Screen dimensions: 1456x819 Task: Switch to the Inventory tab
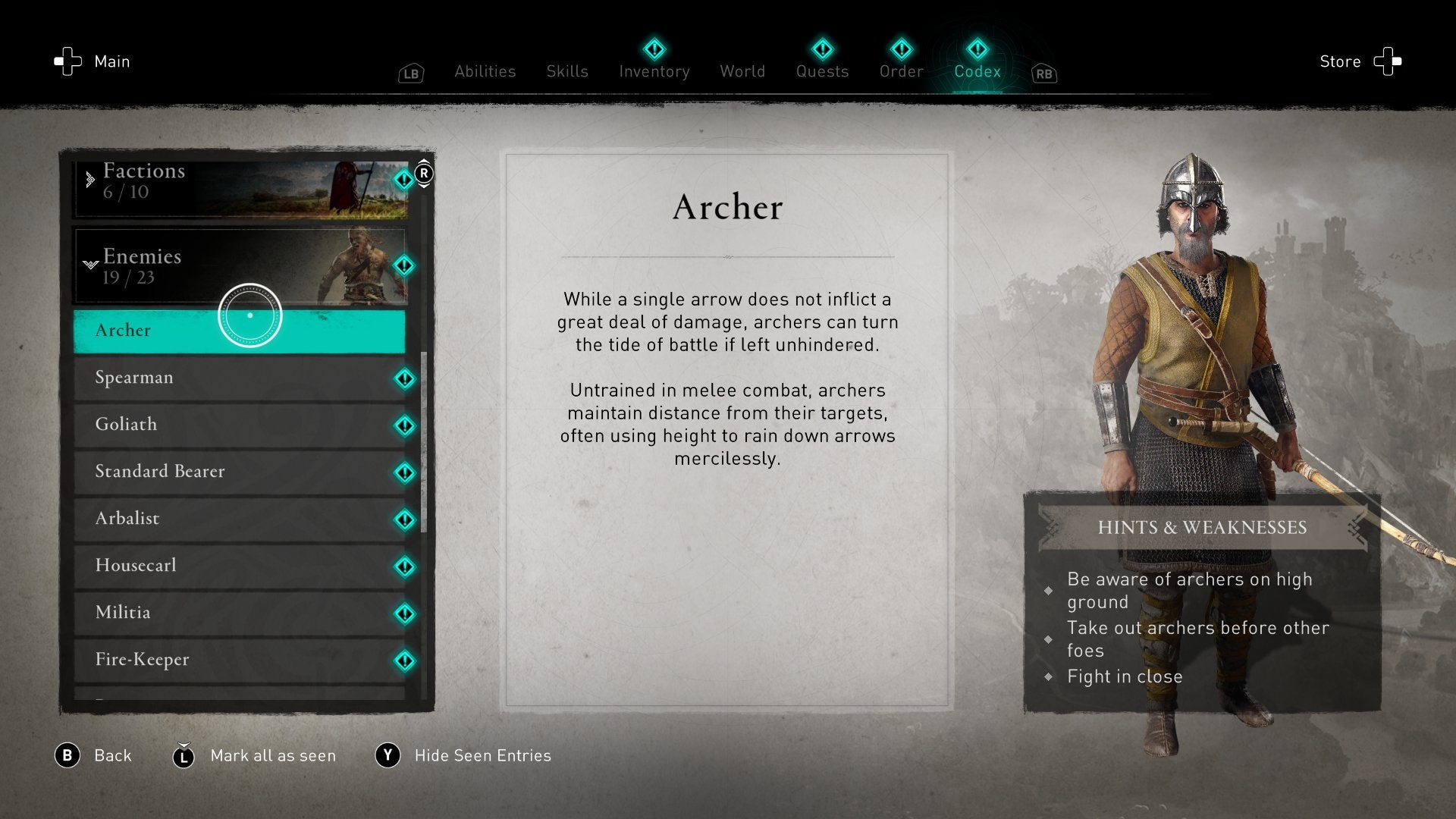click(x=654, y=71)
